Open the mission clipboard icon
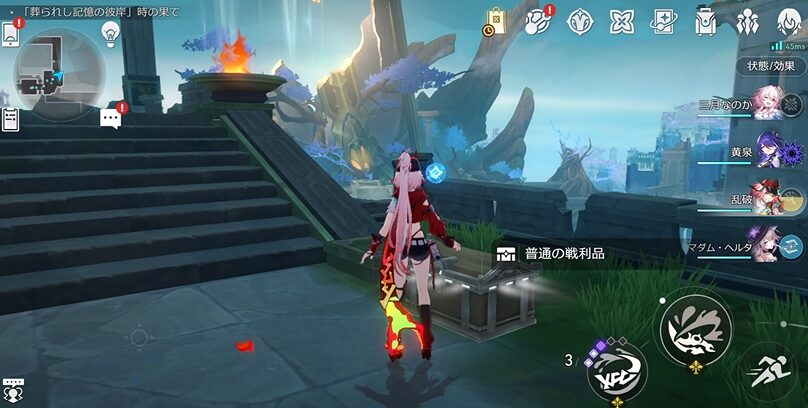The height and width of the screenshot is (408, 808). tap(11, 119)
